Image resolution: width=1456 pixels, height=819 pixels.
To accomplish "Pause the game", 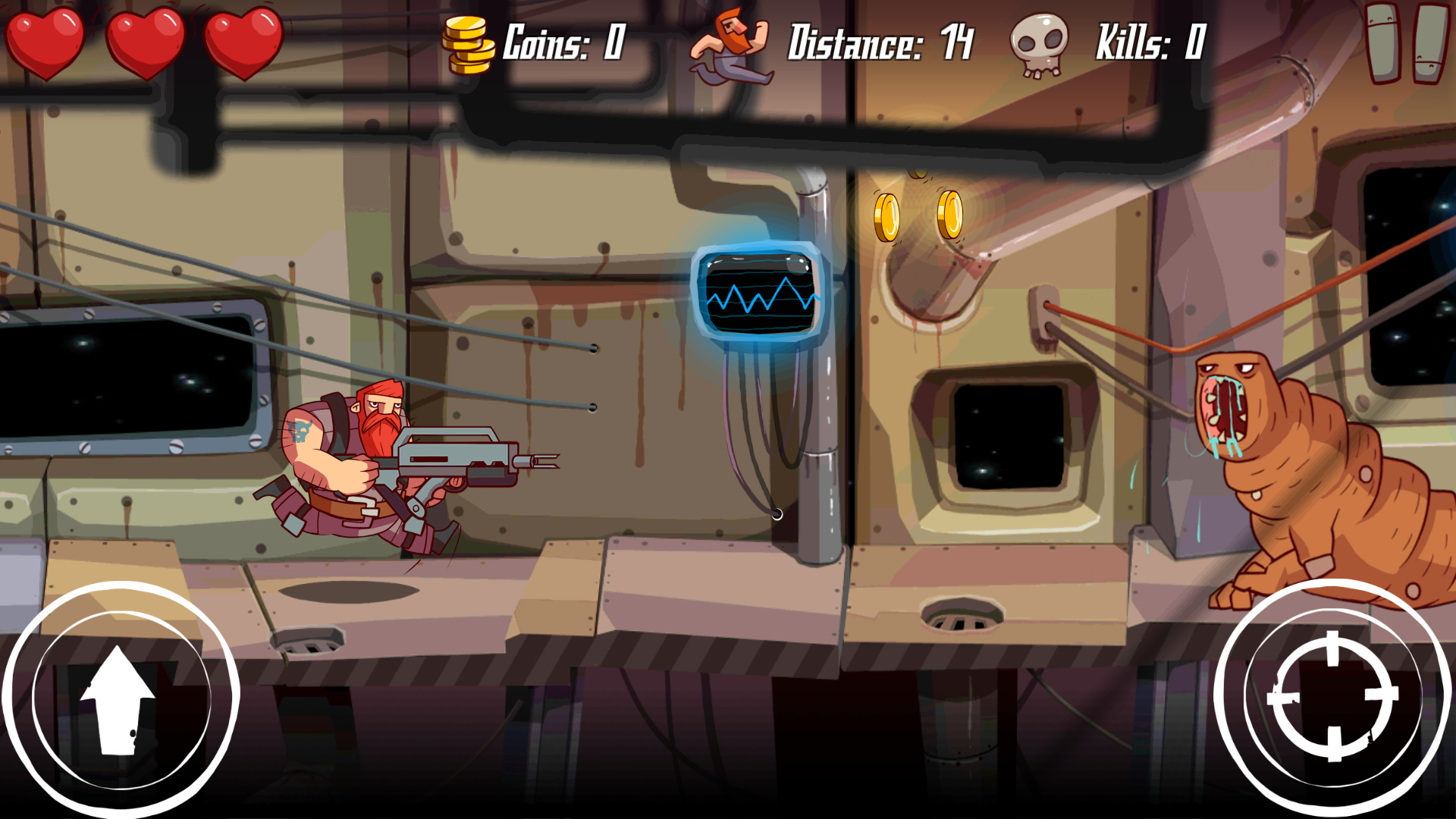I will coord(1406,42).
